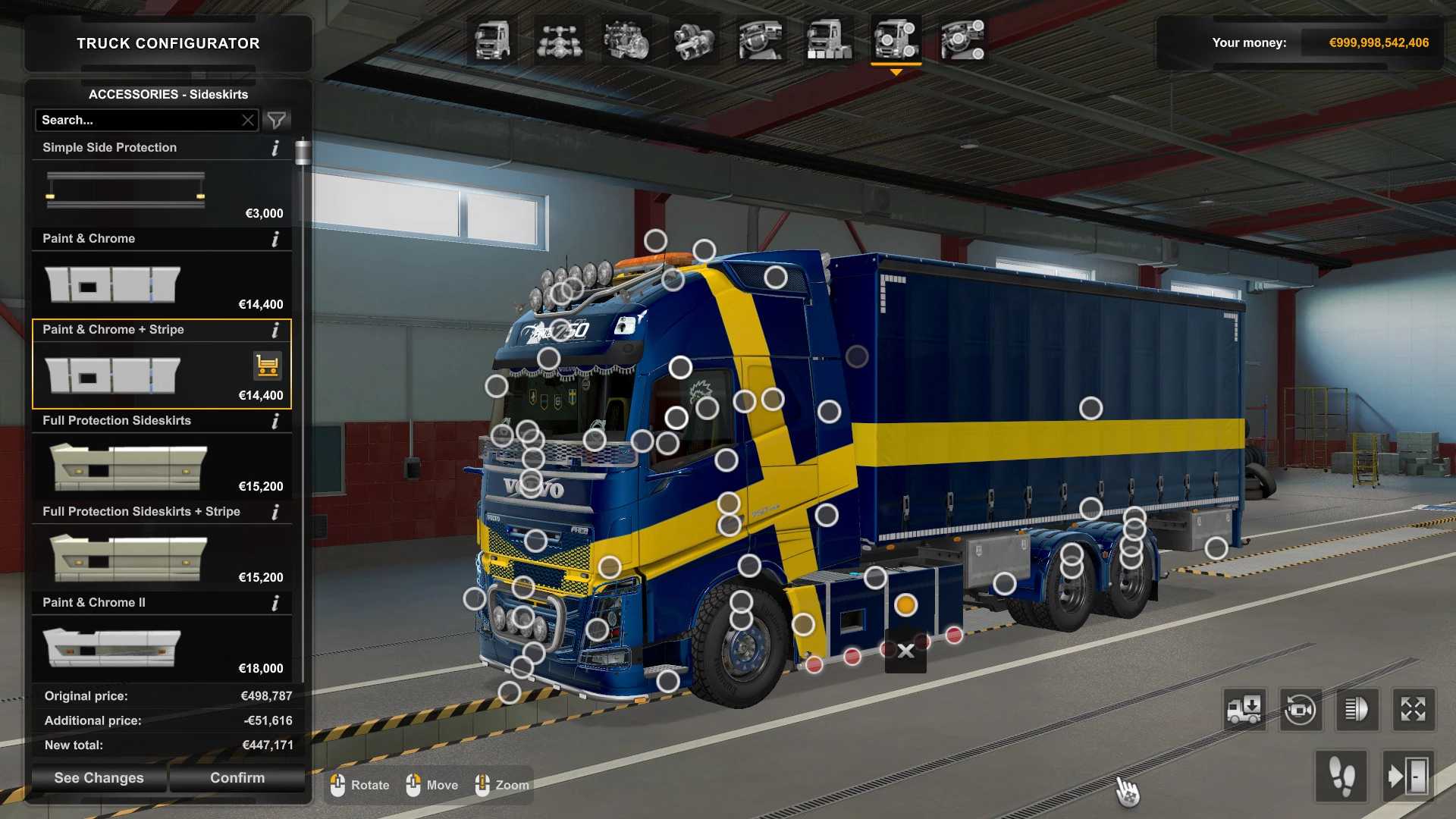Open the search filter icon
This screenshot has height=819, width=1456.
tap(276, 120)
